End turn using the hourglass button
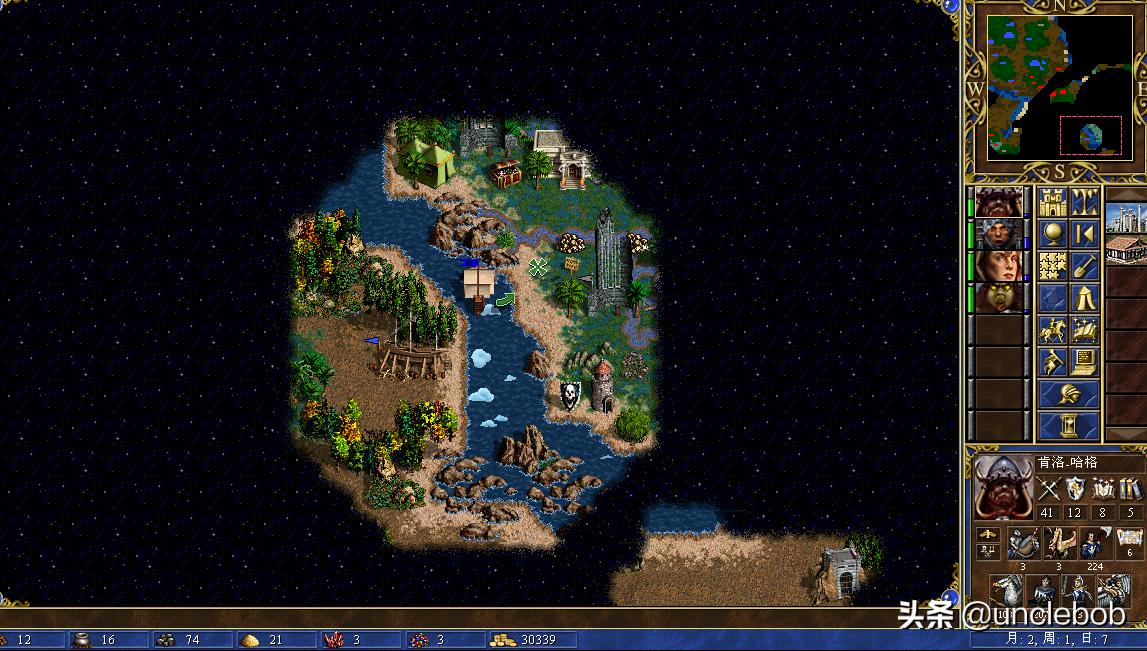Screen dimensions: 1147x651 (1068, 426)
